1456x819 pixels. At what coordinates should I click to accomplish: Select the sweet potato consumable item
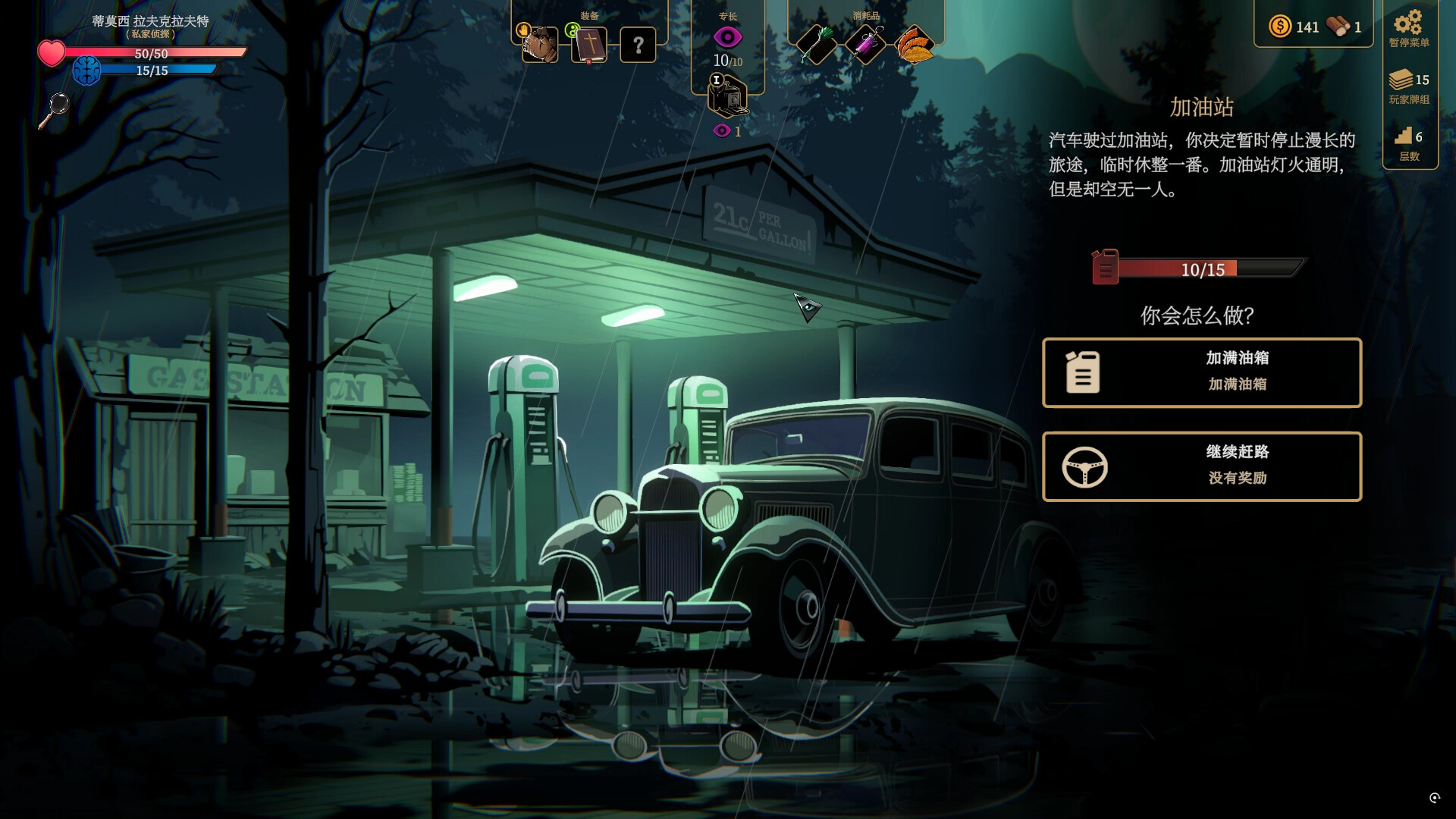[915, 44]
